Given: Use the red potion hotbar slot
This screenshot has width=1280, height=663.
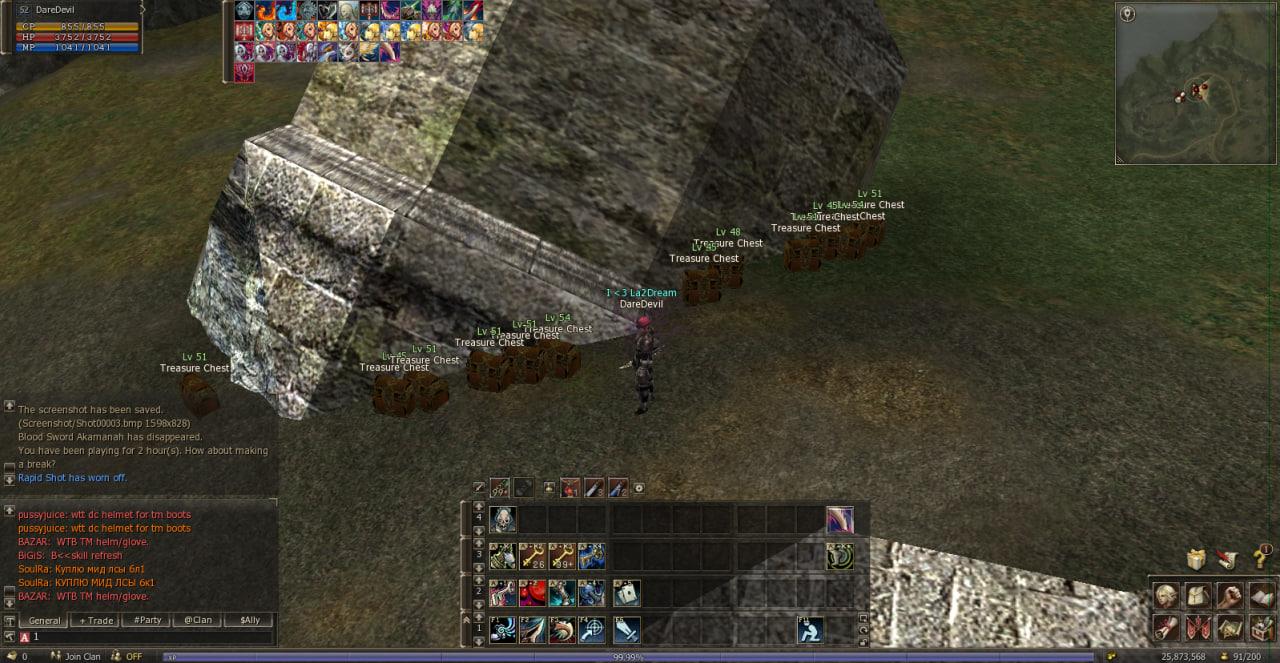Looking at the screenshot, I should pos(533,593).
